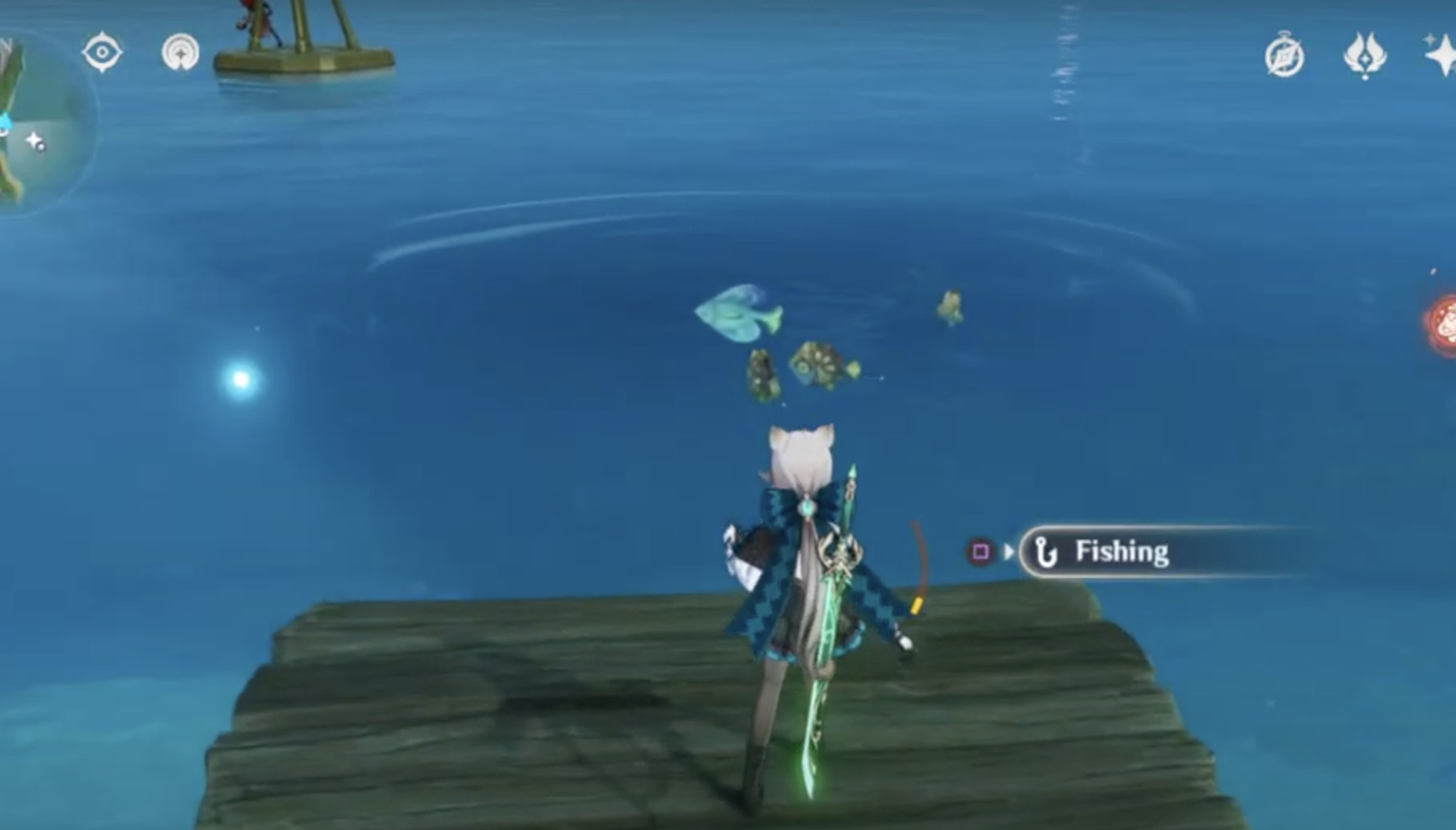Click the Adventurer Handbook wings icon
The image size is (1456, 830).
(x=1367, y=55)
